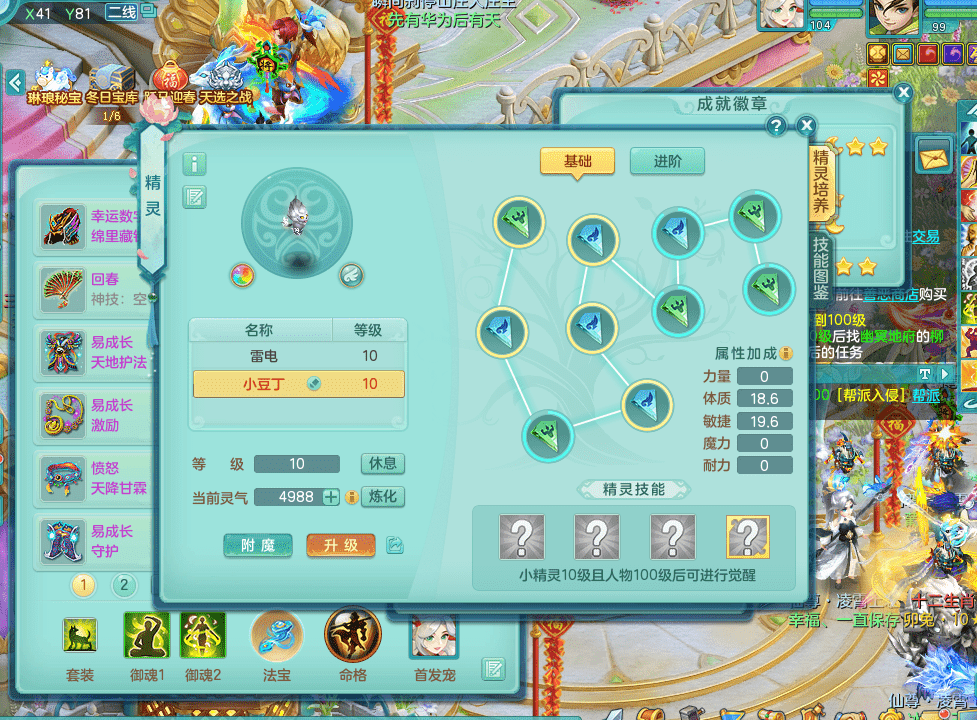This screenshot has width=977, height=720.
Task: Select the 雷电 spirit row
Action: [298, 356]
